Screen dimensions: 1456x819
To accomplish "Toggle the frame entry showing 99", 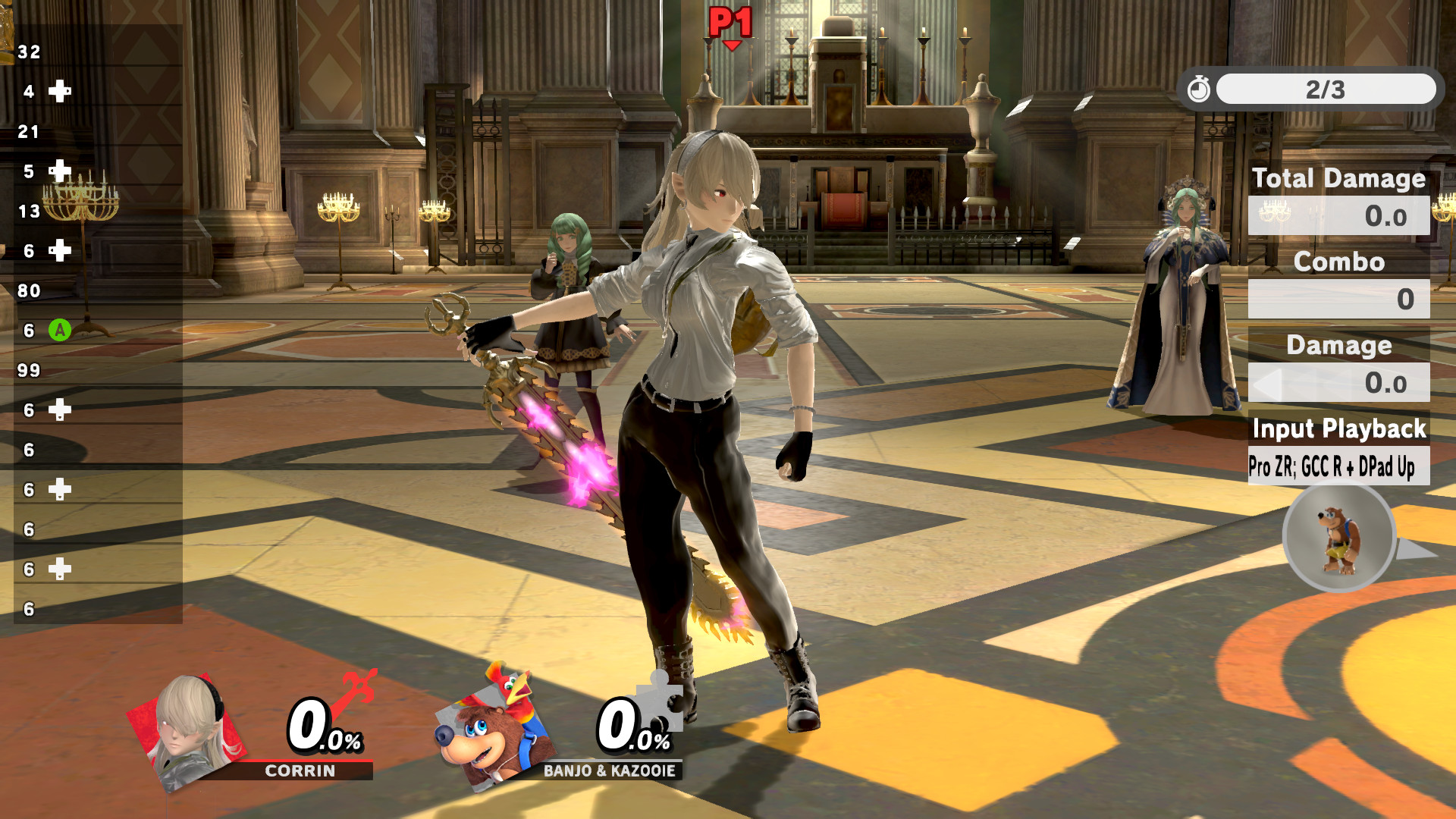I will (29, 371).
